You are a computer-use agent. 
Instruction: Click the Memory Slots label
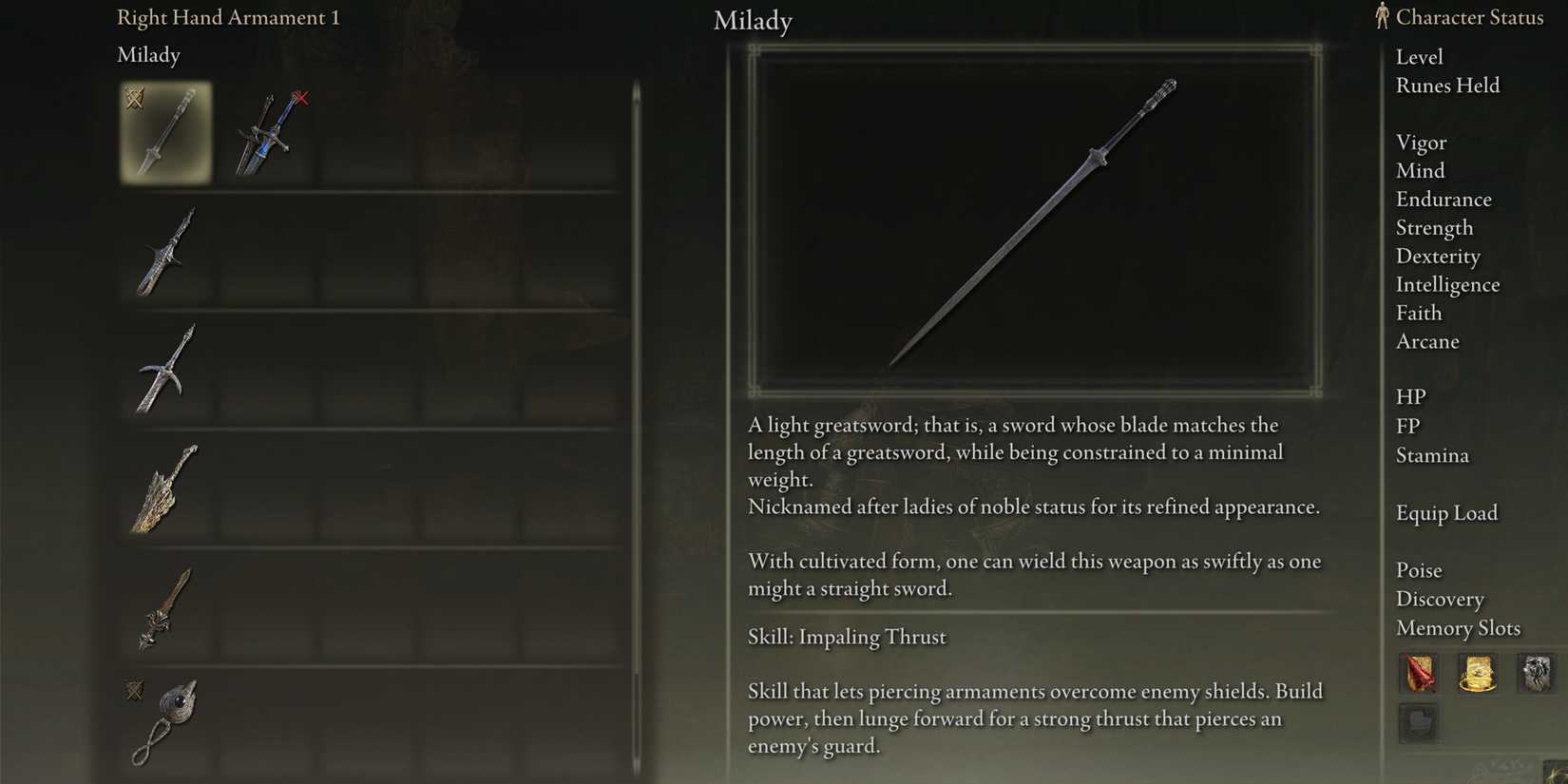pyautogui.click(x=1458, y=628)
